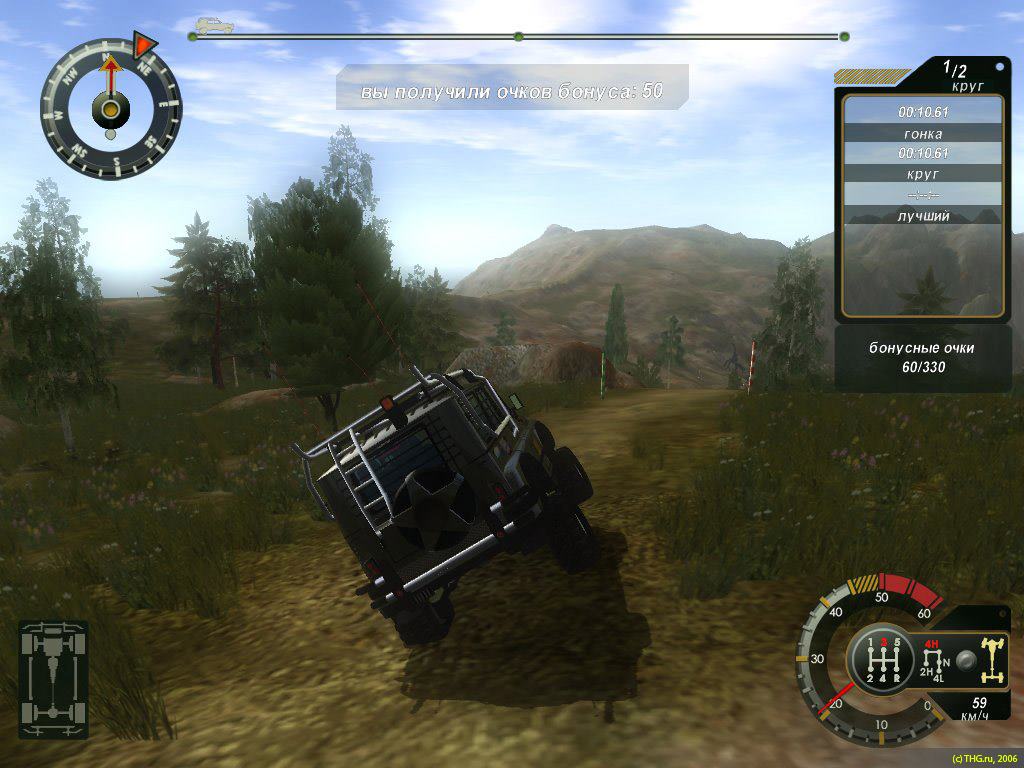Viewport: 1024px width, 768px height.
Task: Open the lap times panel
Action: pyautogui.click(x=922, y=205)
